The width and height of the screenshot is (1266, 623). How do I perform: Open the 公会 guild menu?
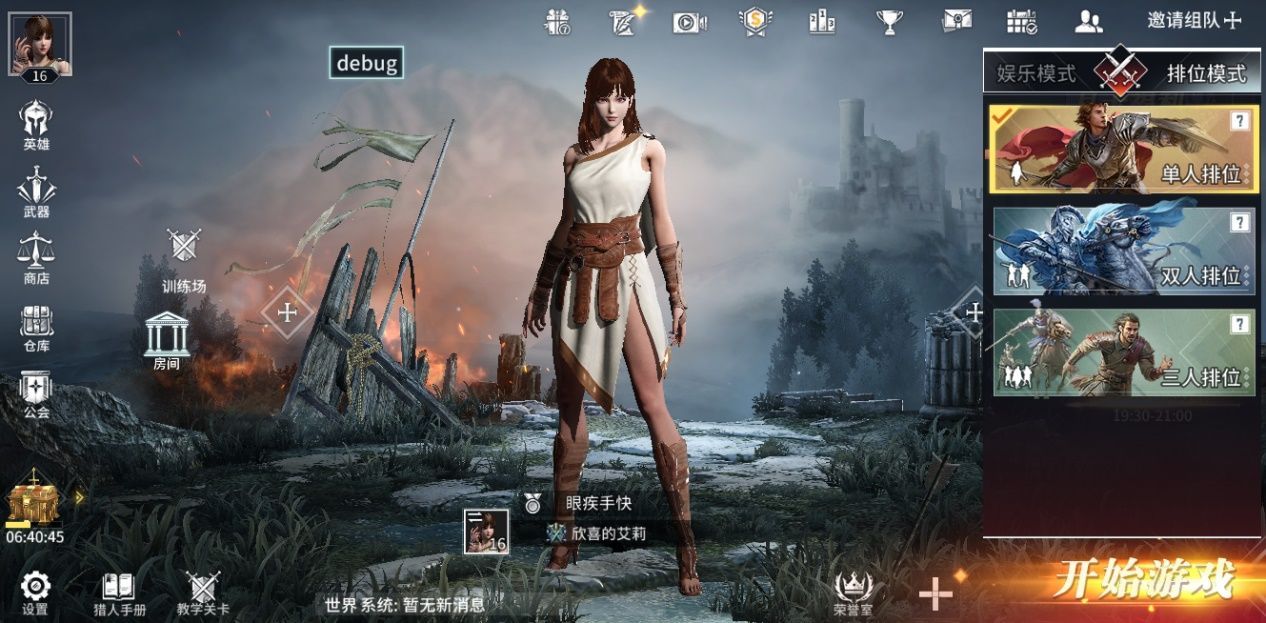click(36, 394)
